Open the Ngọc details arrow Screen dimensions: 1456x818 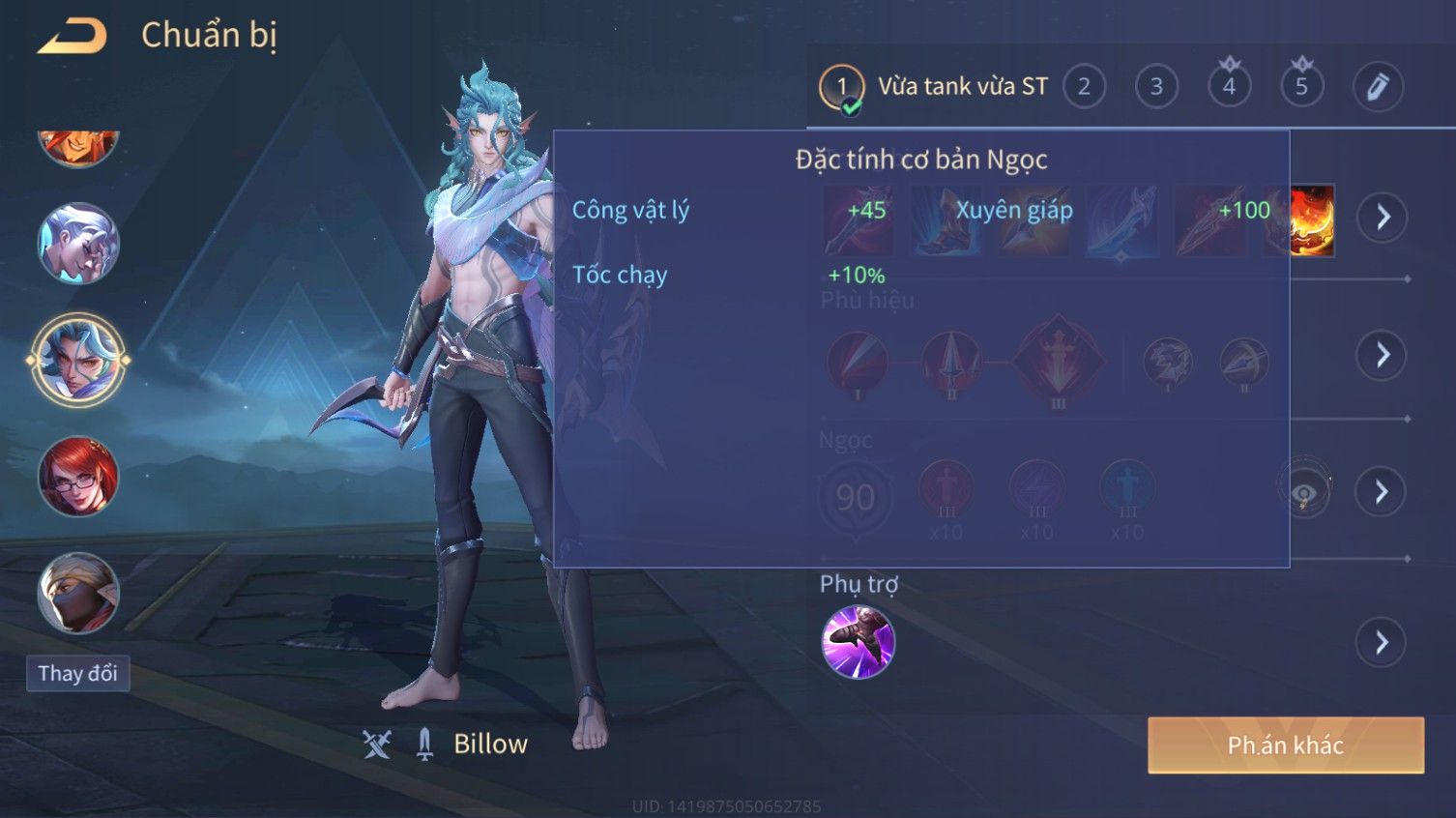1382,492
